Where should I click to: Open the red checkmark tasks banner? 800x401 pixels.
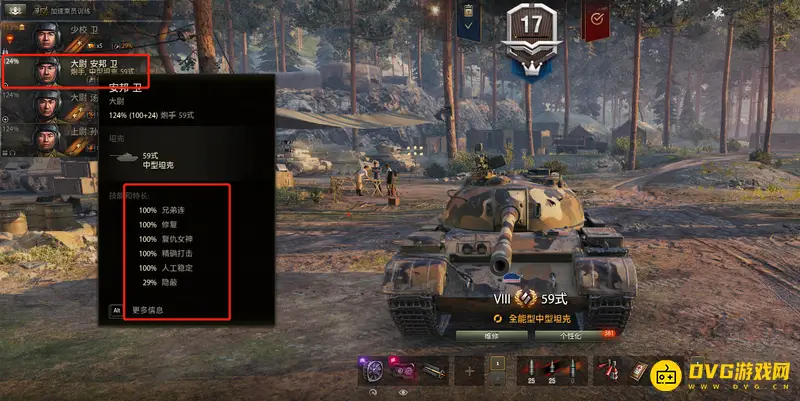coord(596,20)
